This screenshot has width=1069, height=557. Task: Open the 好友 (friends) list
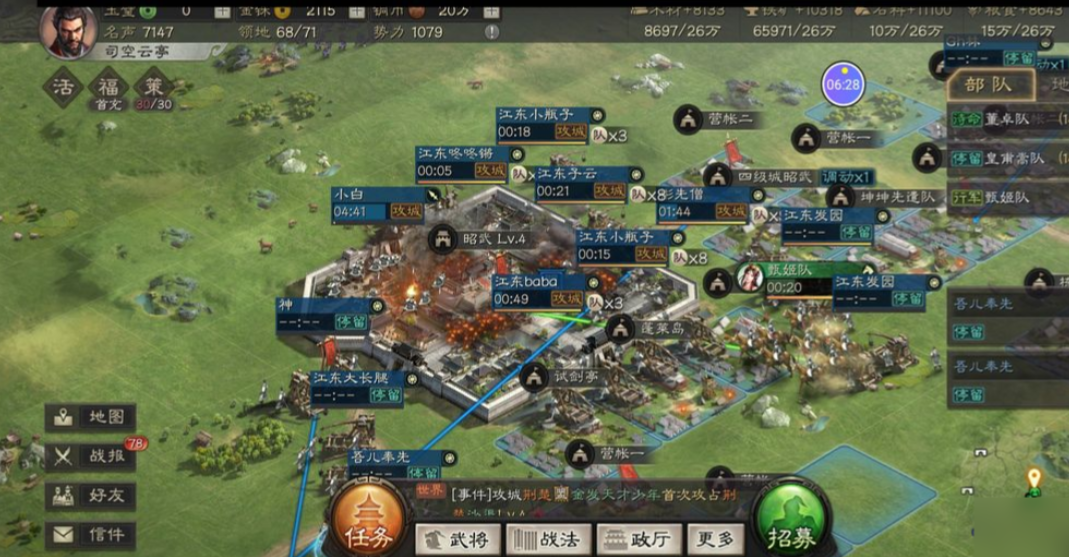coord(91,495)
